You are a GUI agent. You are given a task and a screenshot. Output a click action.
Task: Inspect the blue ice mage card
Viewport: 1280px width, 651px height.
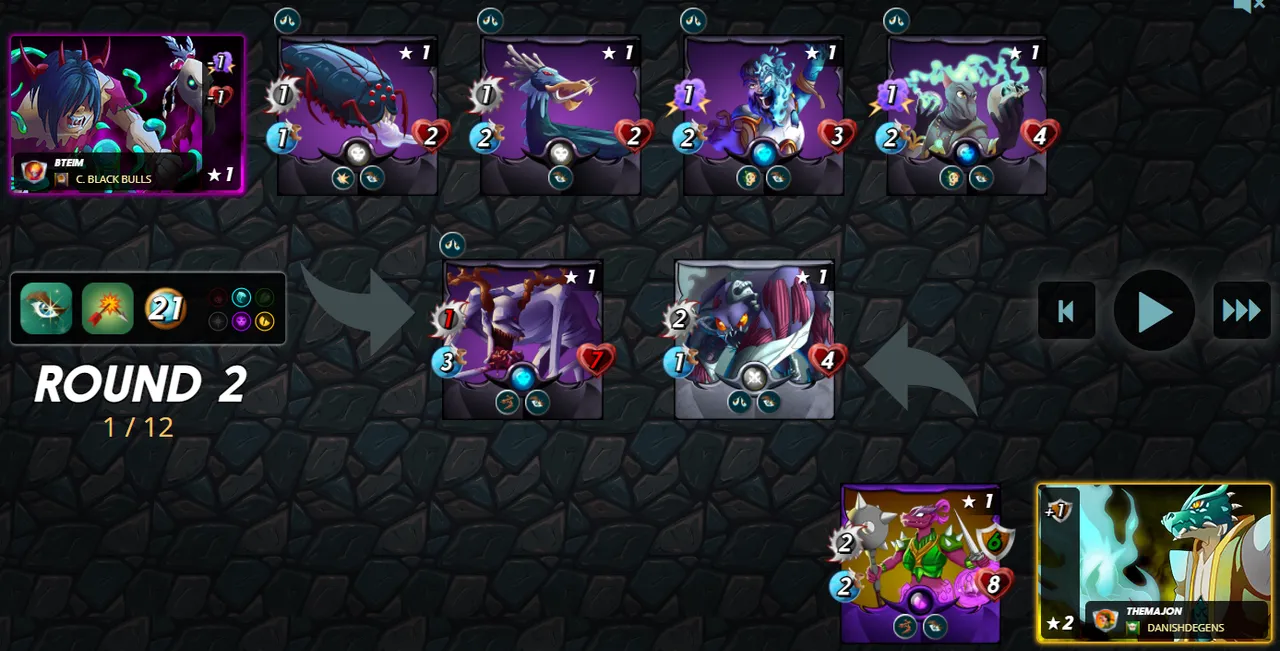(763, 115)
